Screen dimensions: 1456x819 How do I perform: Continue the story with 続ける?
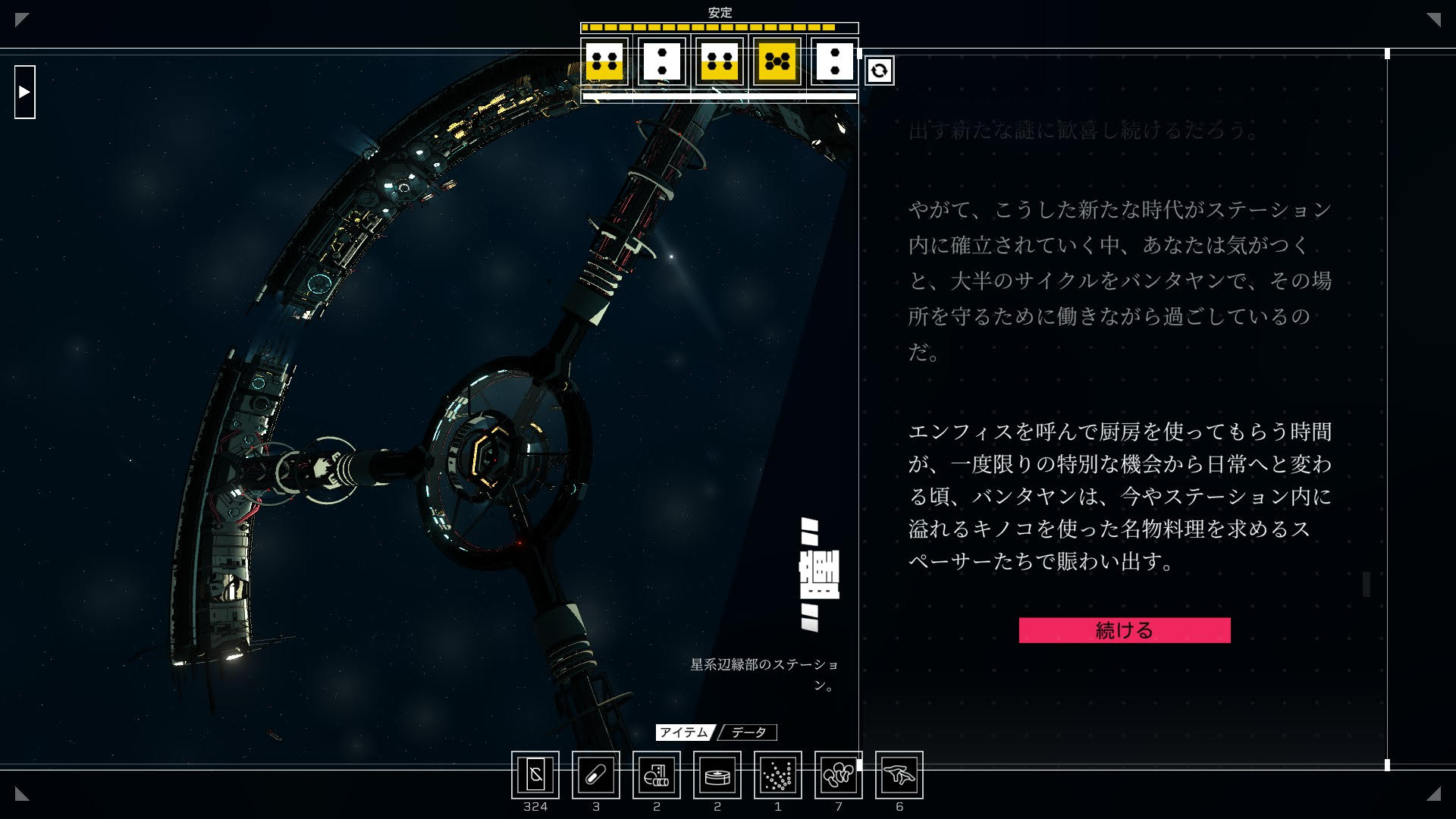click(1124, 630)
